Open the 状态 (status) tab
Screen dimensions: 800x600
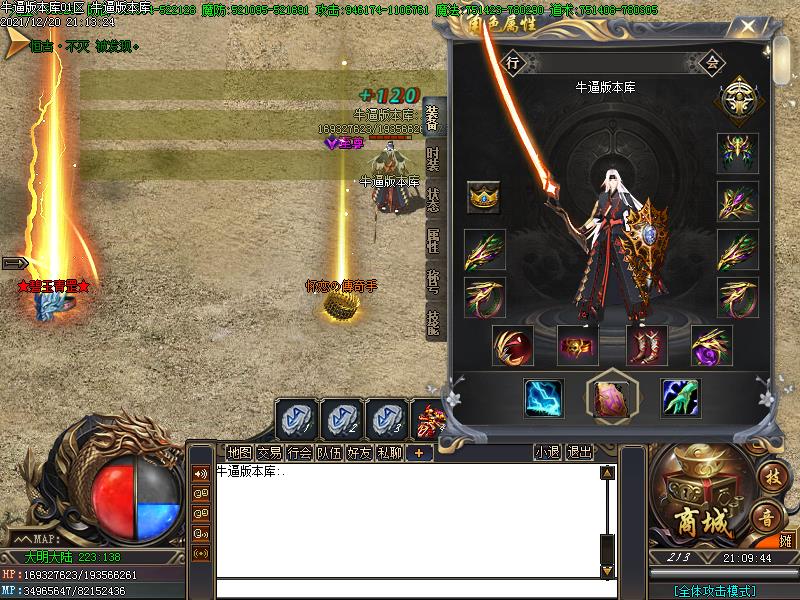[x=433, y=200]
